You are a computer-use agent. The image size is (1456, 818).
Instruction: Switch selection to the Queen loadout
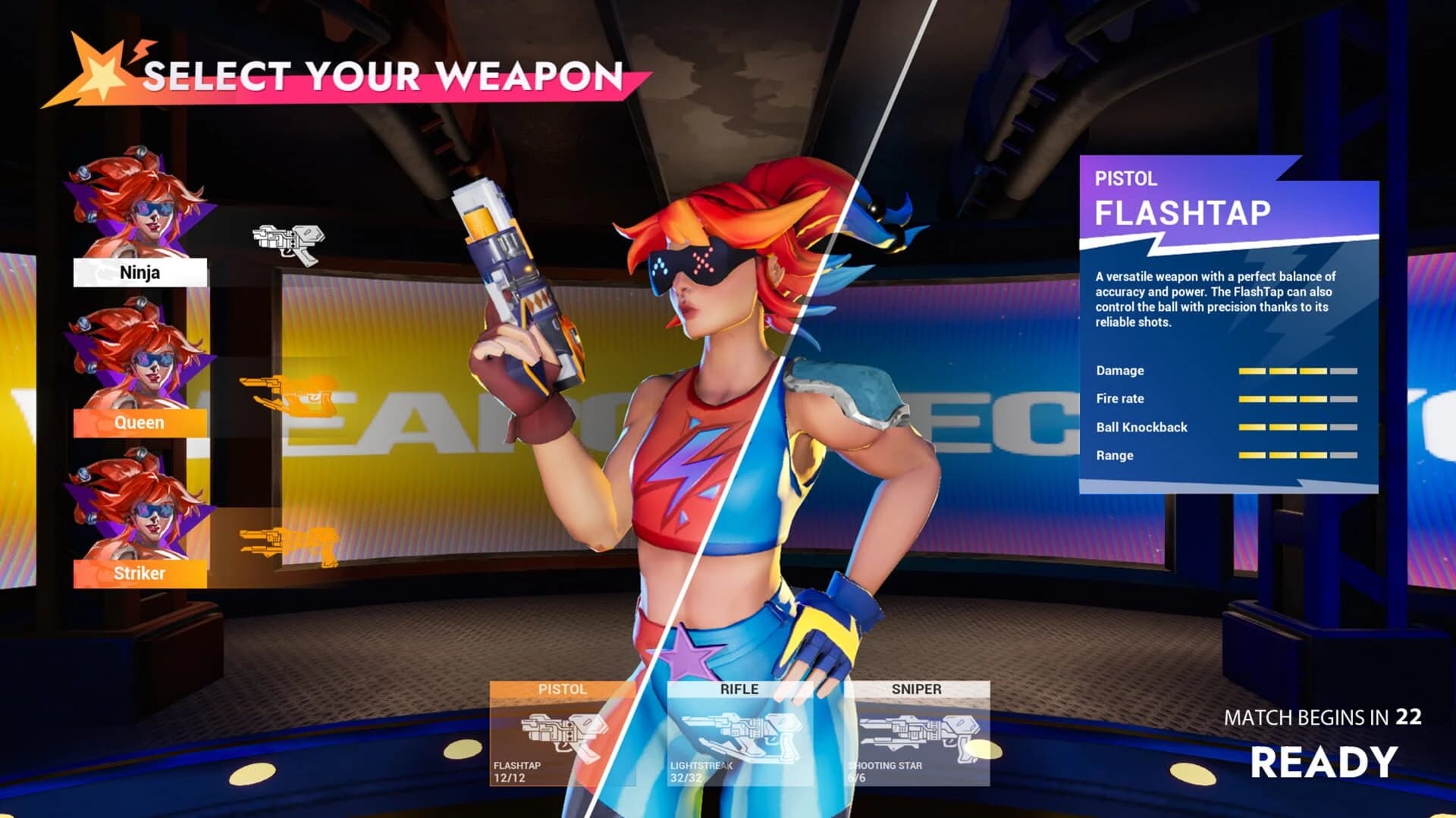coord(140,423)
